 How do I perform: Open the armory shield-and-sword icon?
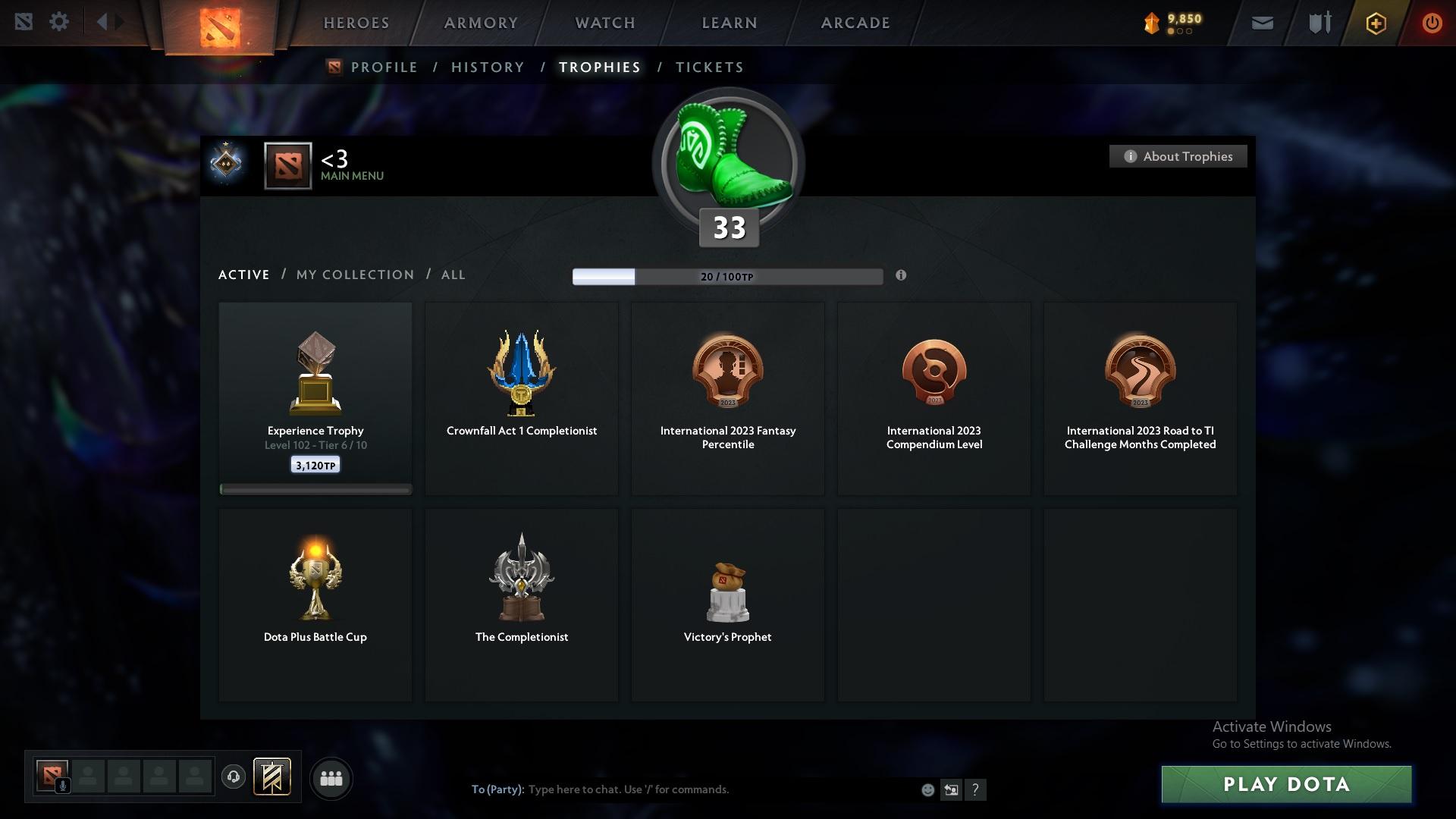click(1318, 22)
